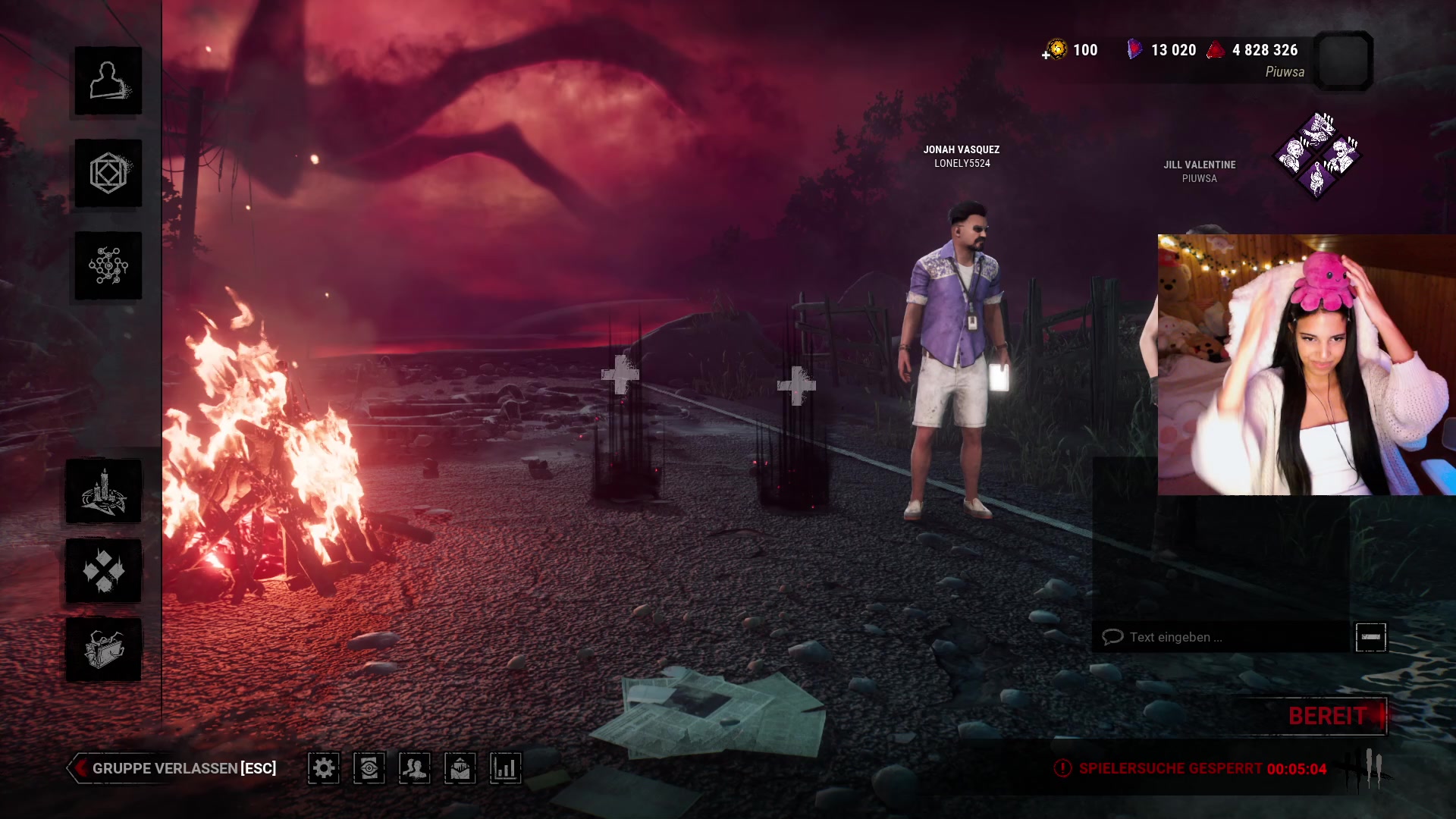Viewport: 1456px width, 819px height.
Task: Select the Jonah Vasquez LONELY5524 nameplate
Action: pyautogui.click(x=962, y=156)
